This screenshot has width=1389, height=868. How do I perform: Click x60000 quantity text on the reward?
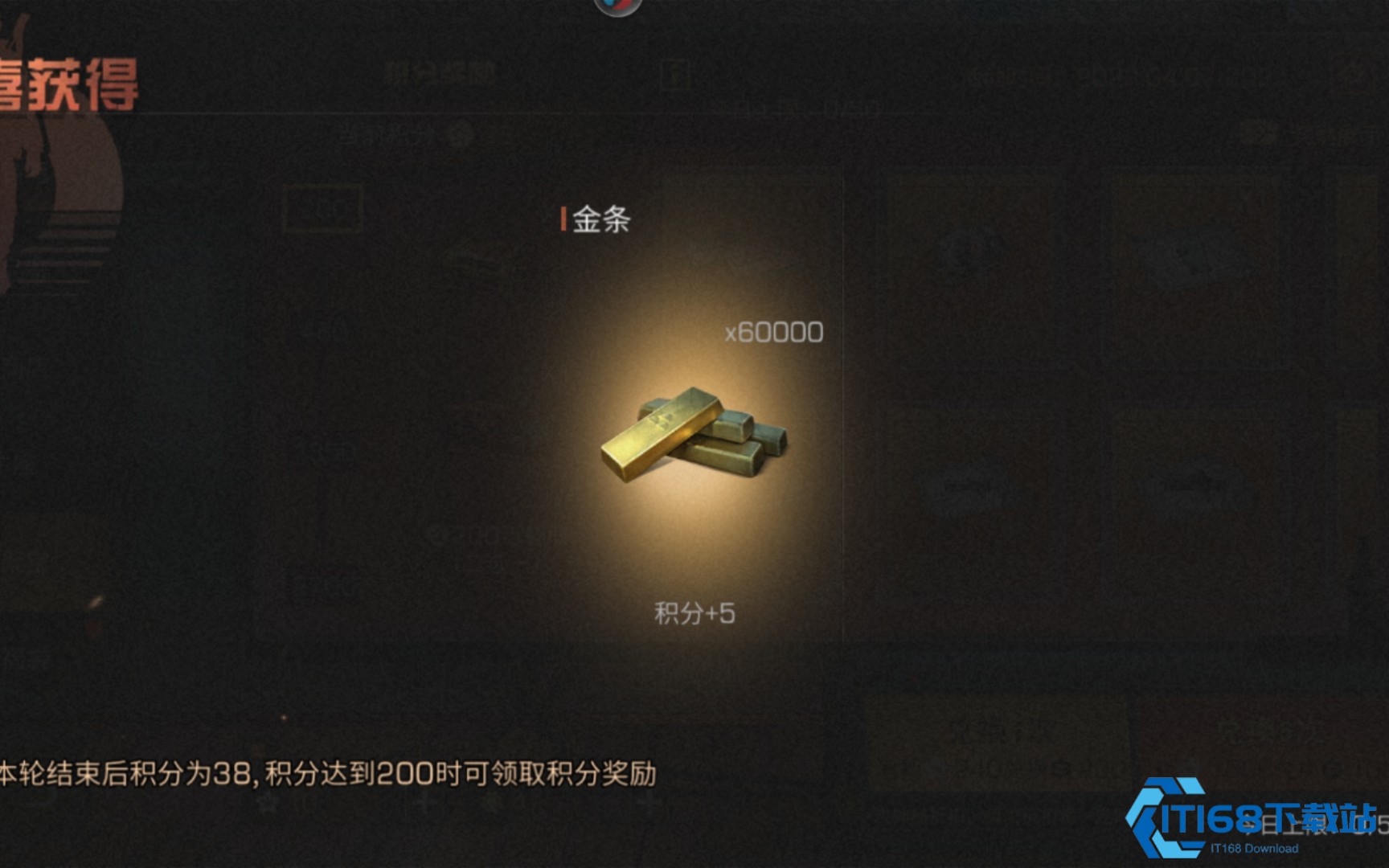click(773, 330)
